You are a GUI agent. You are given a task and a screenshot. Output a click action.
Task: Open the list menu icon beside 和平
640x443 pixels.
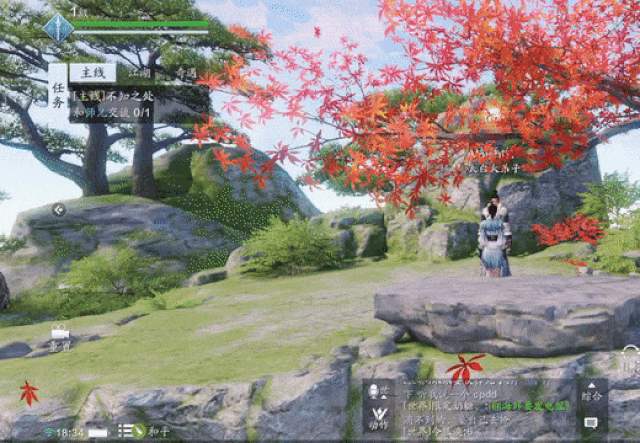[x=125, y=431]
